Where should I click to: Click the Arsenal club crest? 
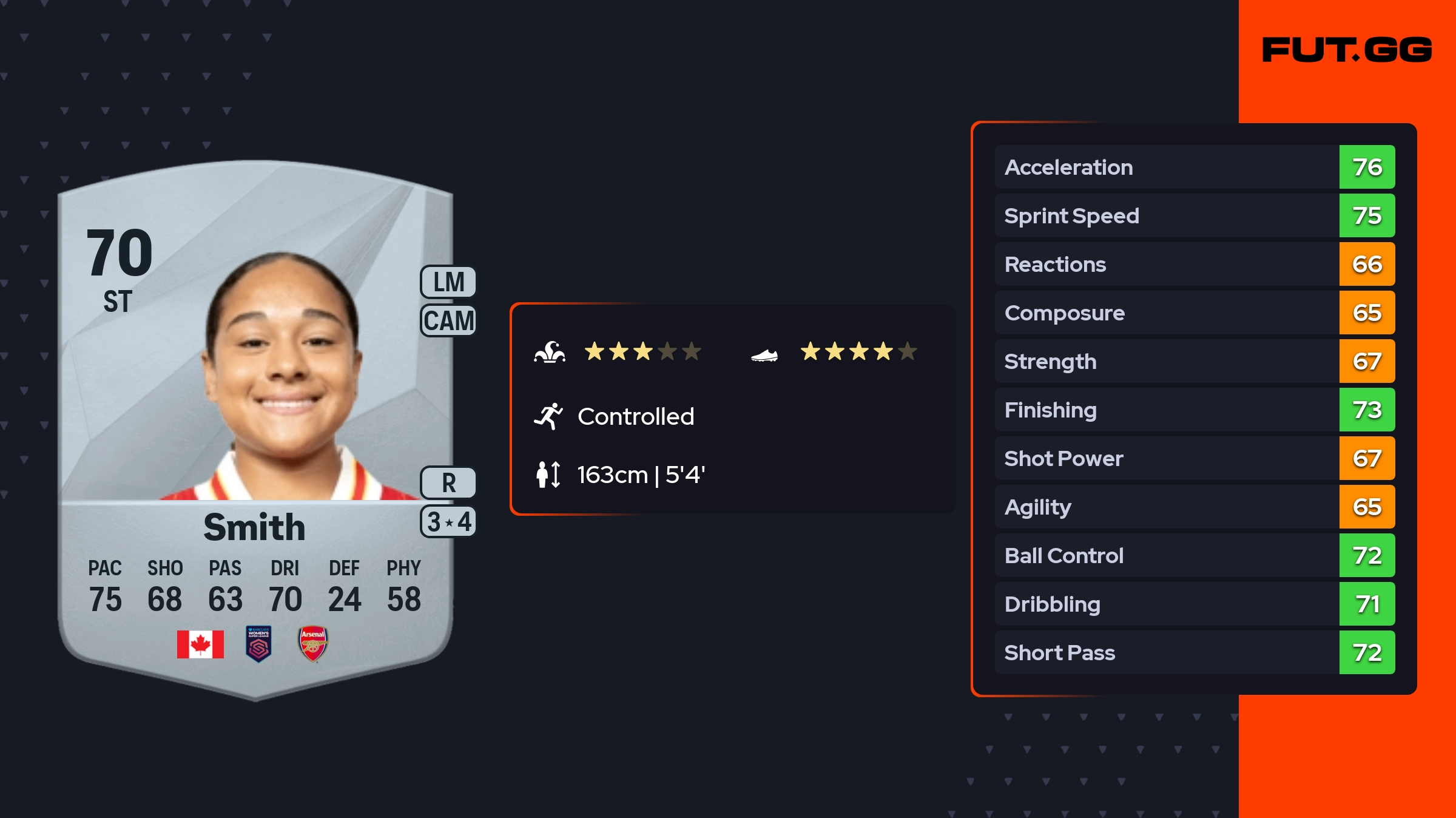pos(313,643)
